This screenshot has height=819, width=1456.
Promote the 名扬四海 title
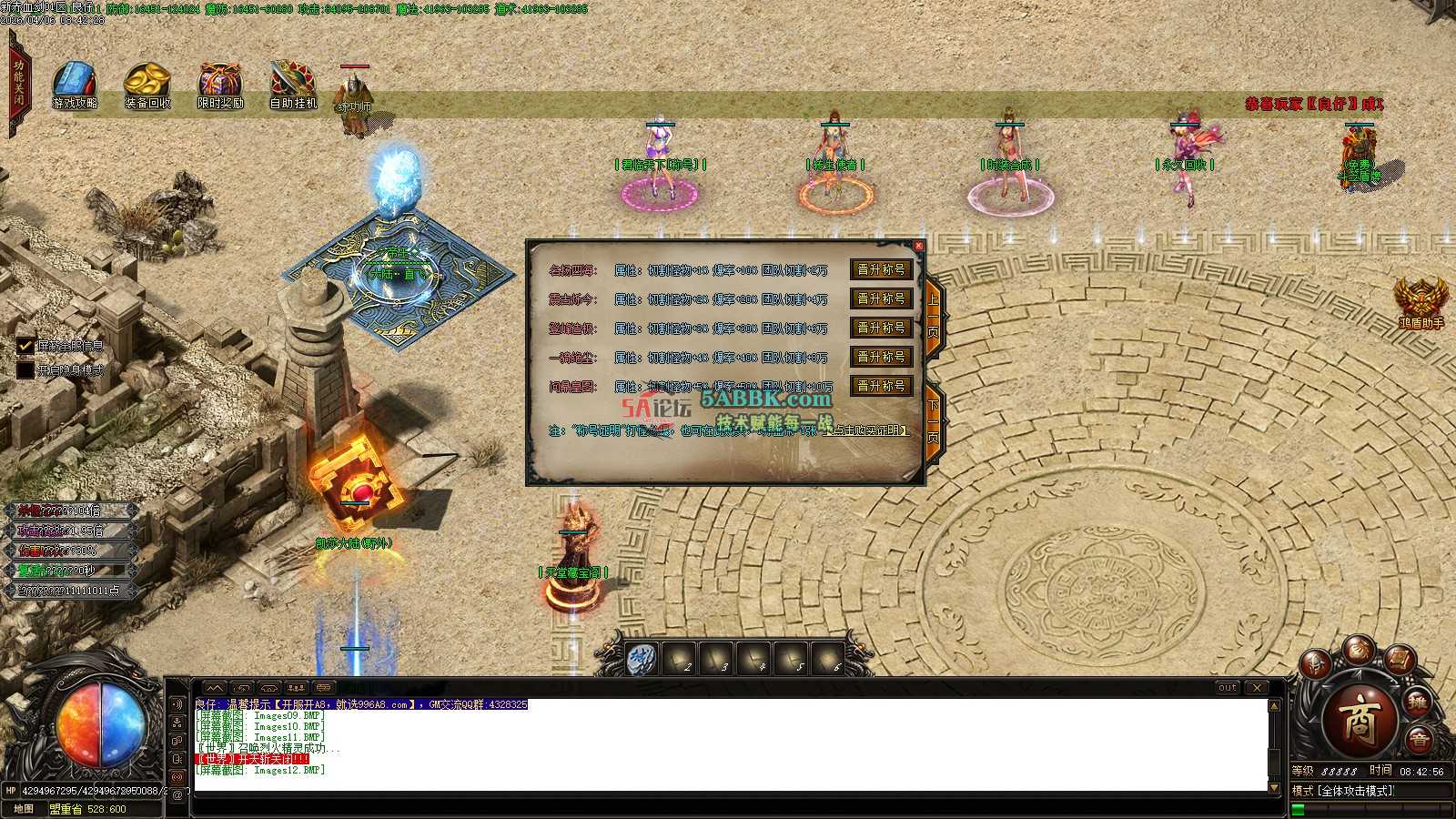881,270
